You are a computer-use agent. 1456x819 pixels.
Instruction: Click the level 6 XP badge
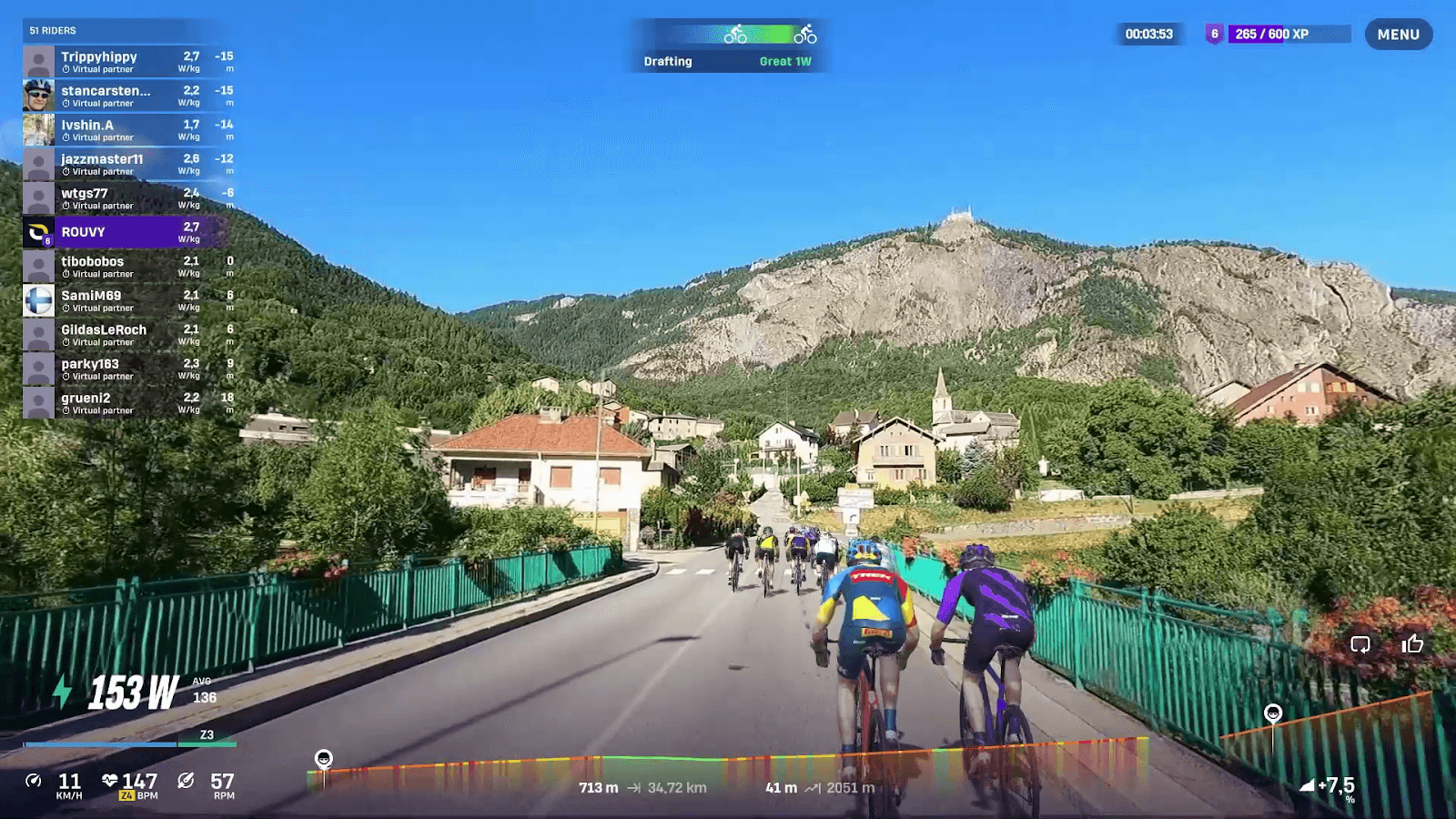pos(1214,35)
